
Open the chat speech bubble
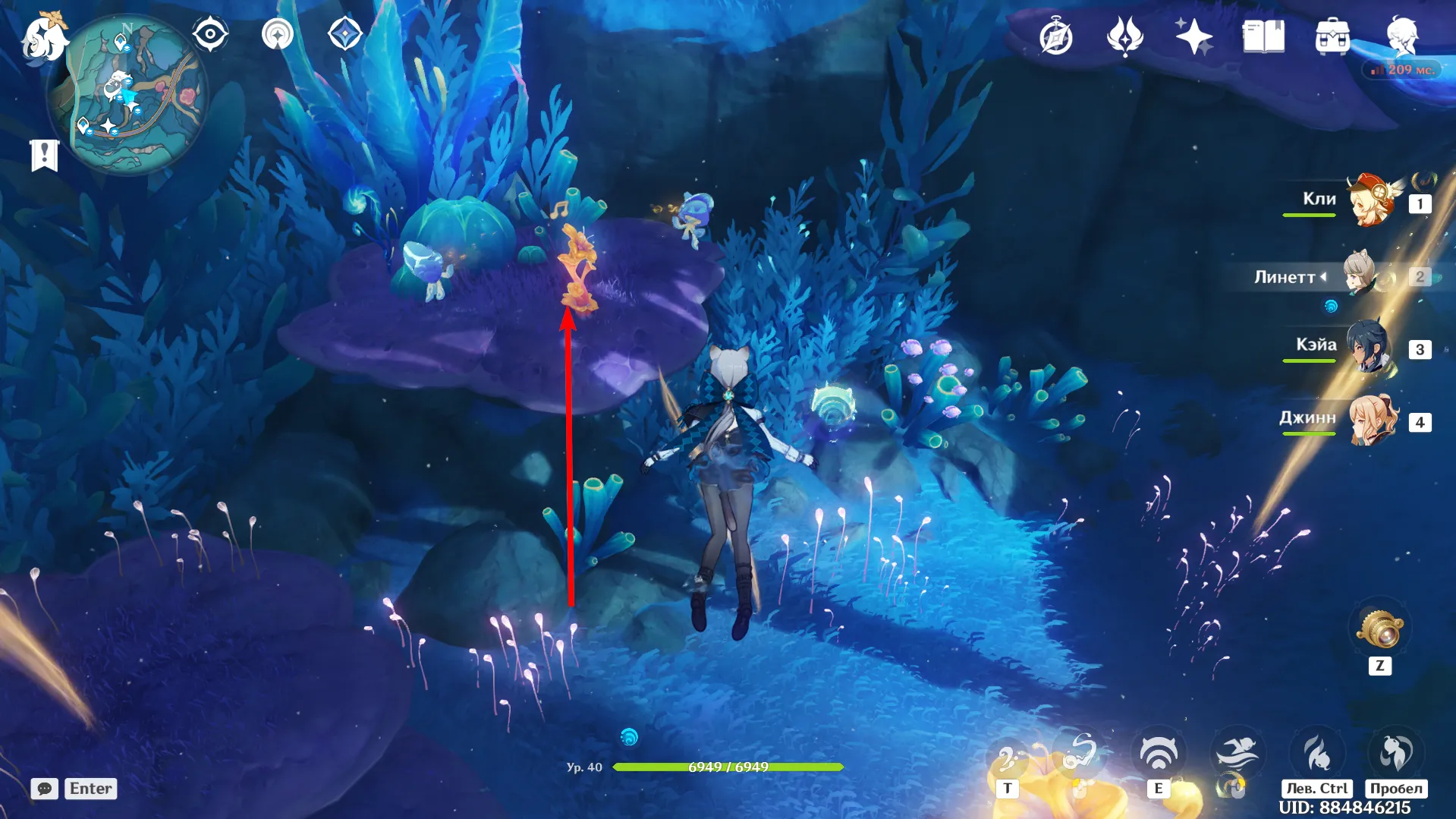[x=45, y=789]
